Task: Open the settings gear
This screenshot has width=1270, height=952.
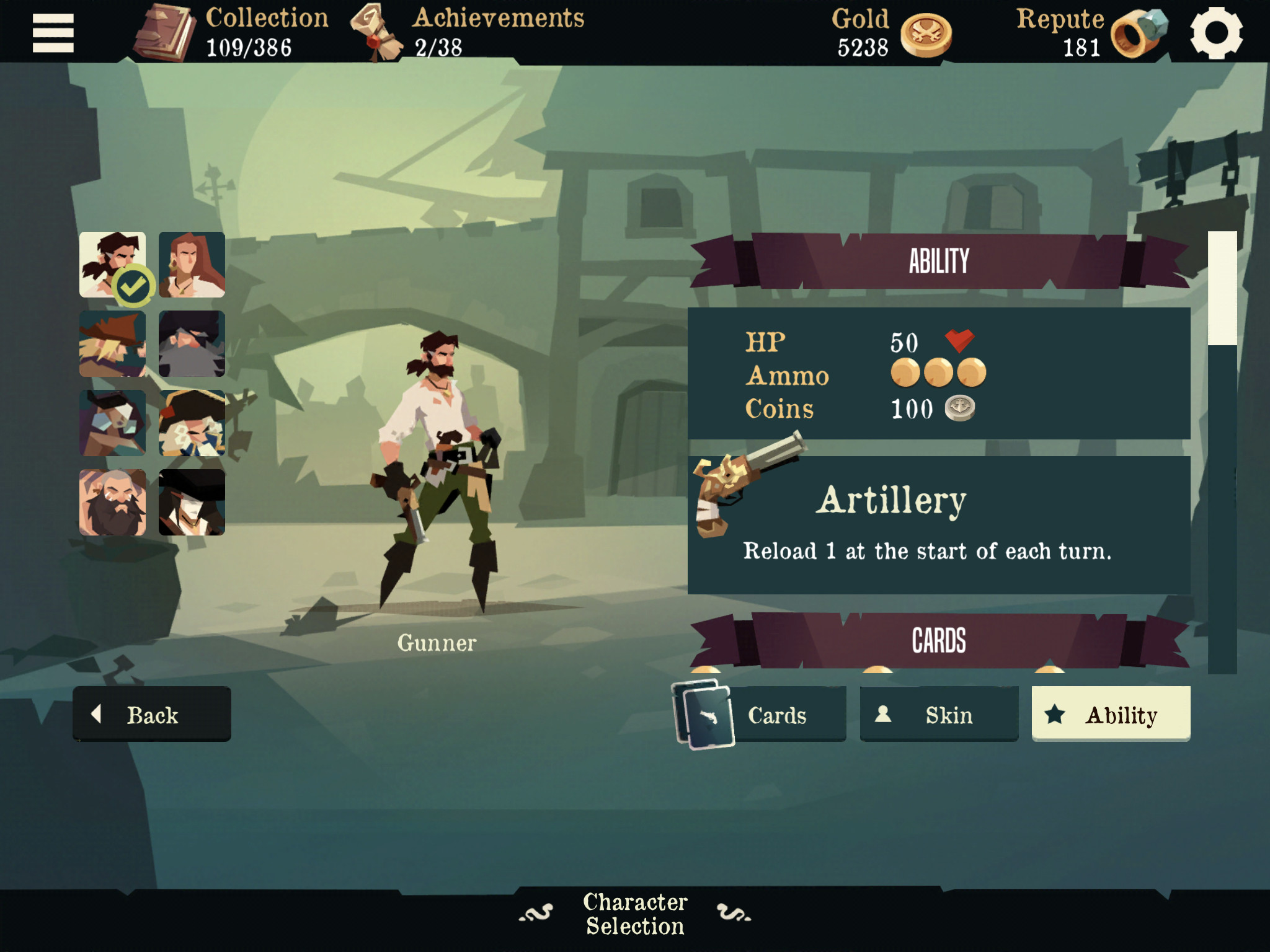Action: (1219, 34)
